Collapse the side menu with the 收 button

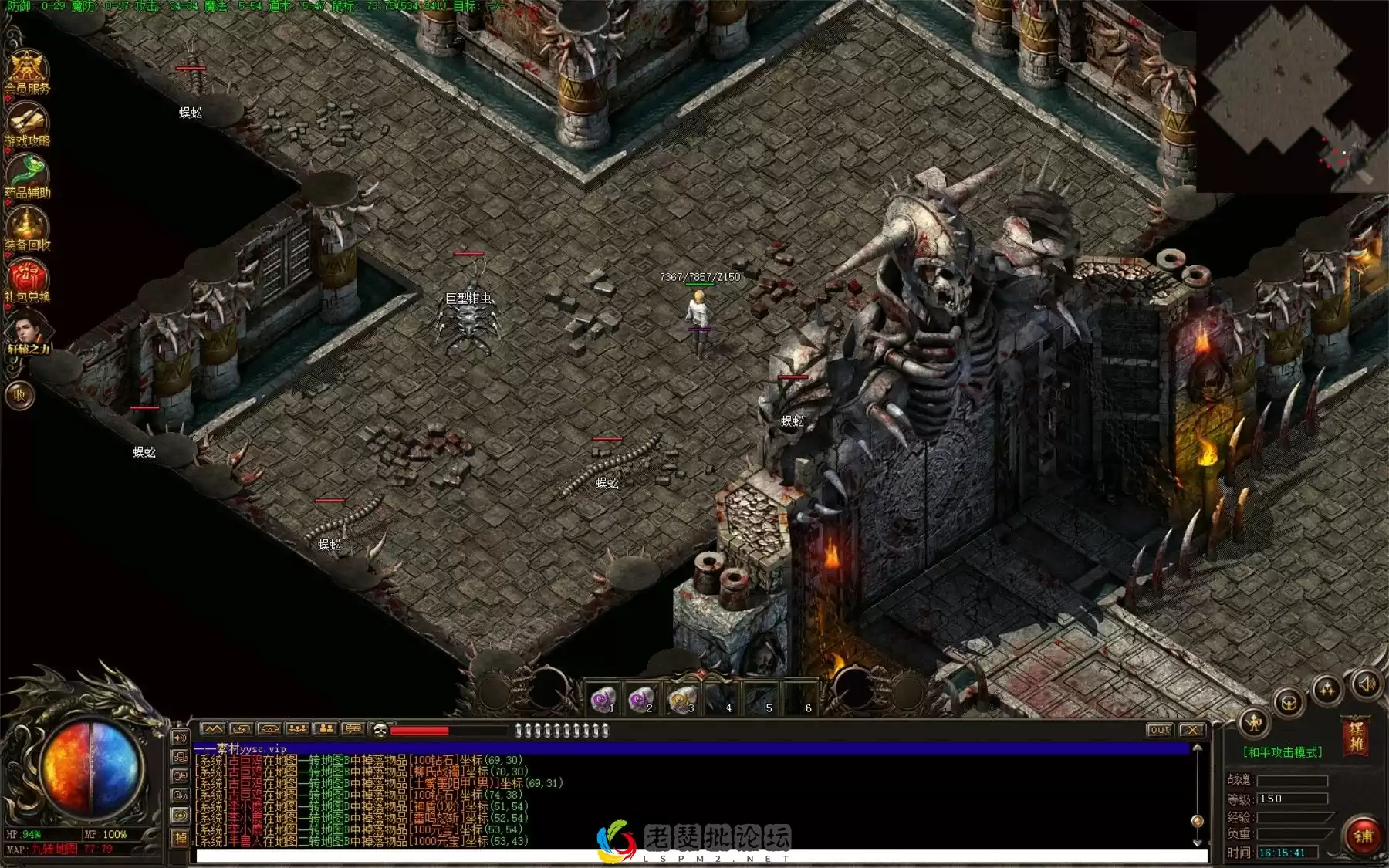pos(20,395)
